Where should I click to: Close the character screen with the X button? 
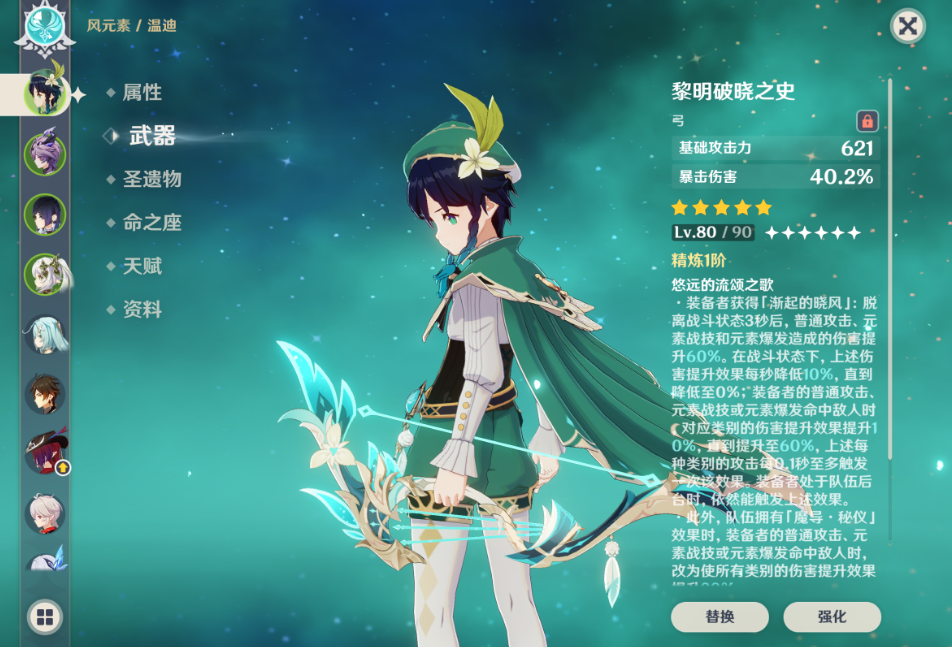907,26
